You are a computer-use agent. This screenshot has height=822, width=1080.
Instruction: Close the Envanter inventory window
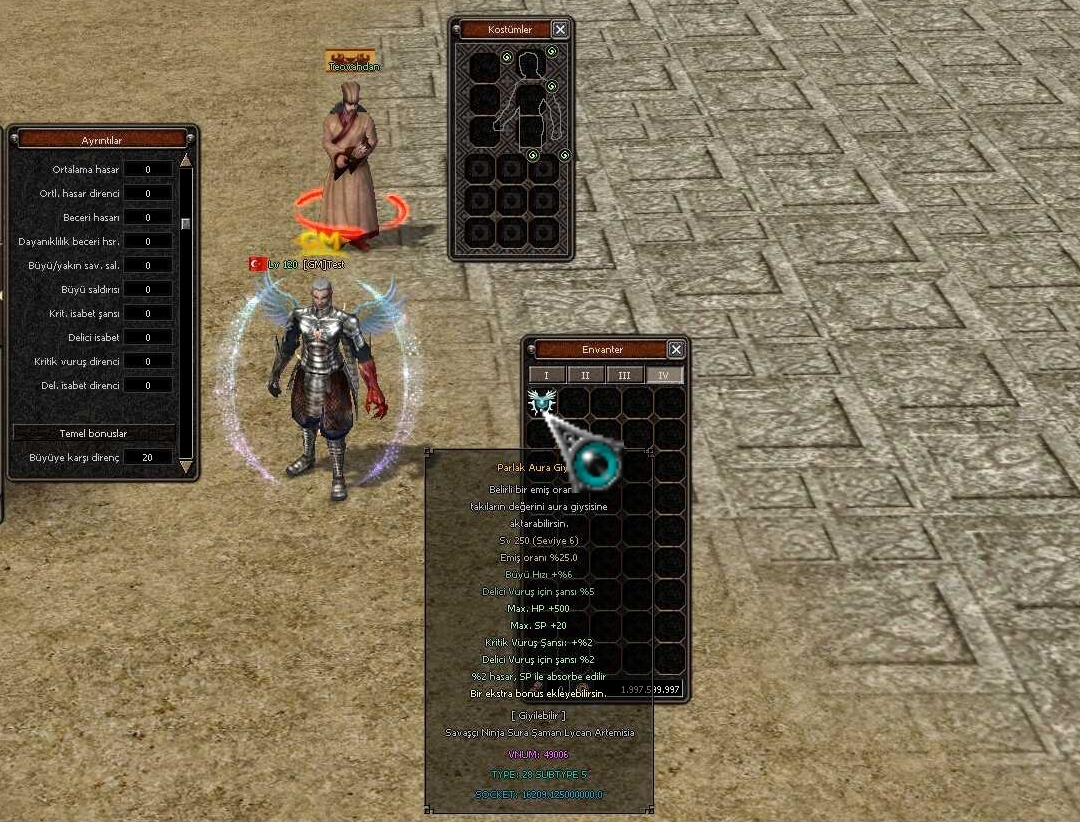(x=676, y=349)
